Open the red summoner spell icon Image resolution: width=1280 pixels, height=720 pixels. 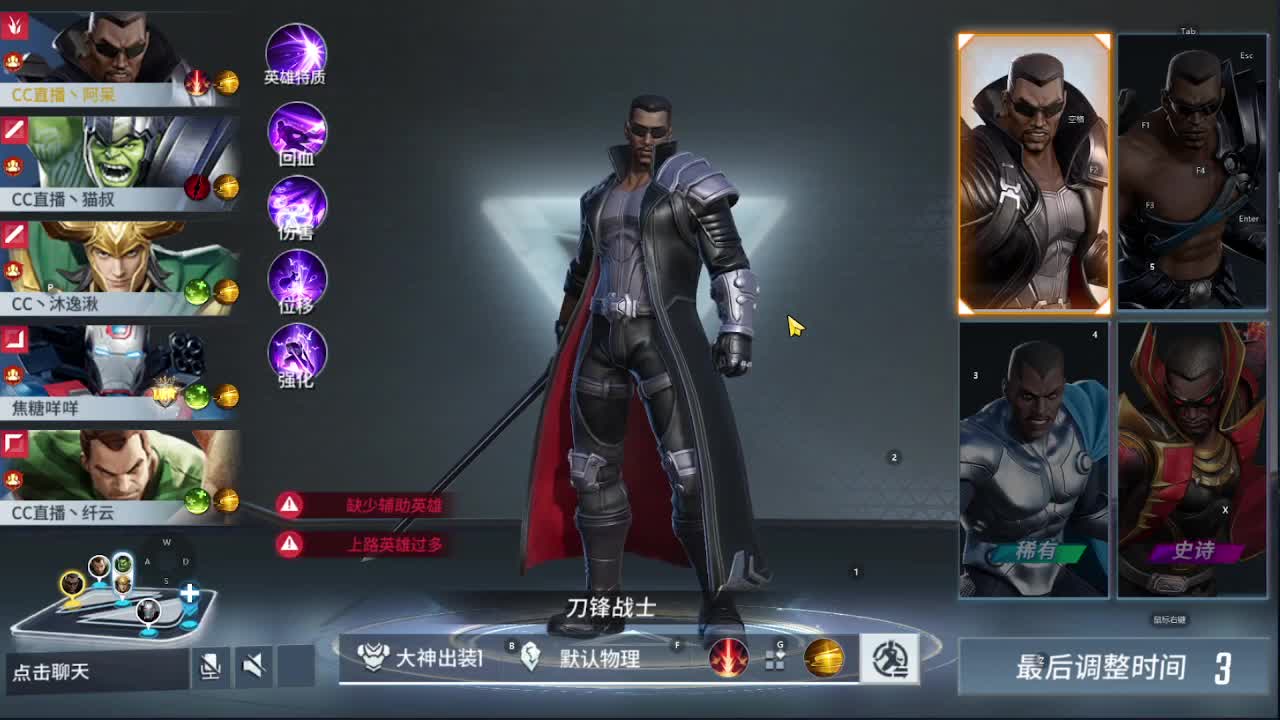[x=729, y=659]
